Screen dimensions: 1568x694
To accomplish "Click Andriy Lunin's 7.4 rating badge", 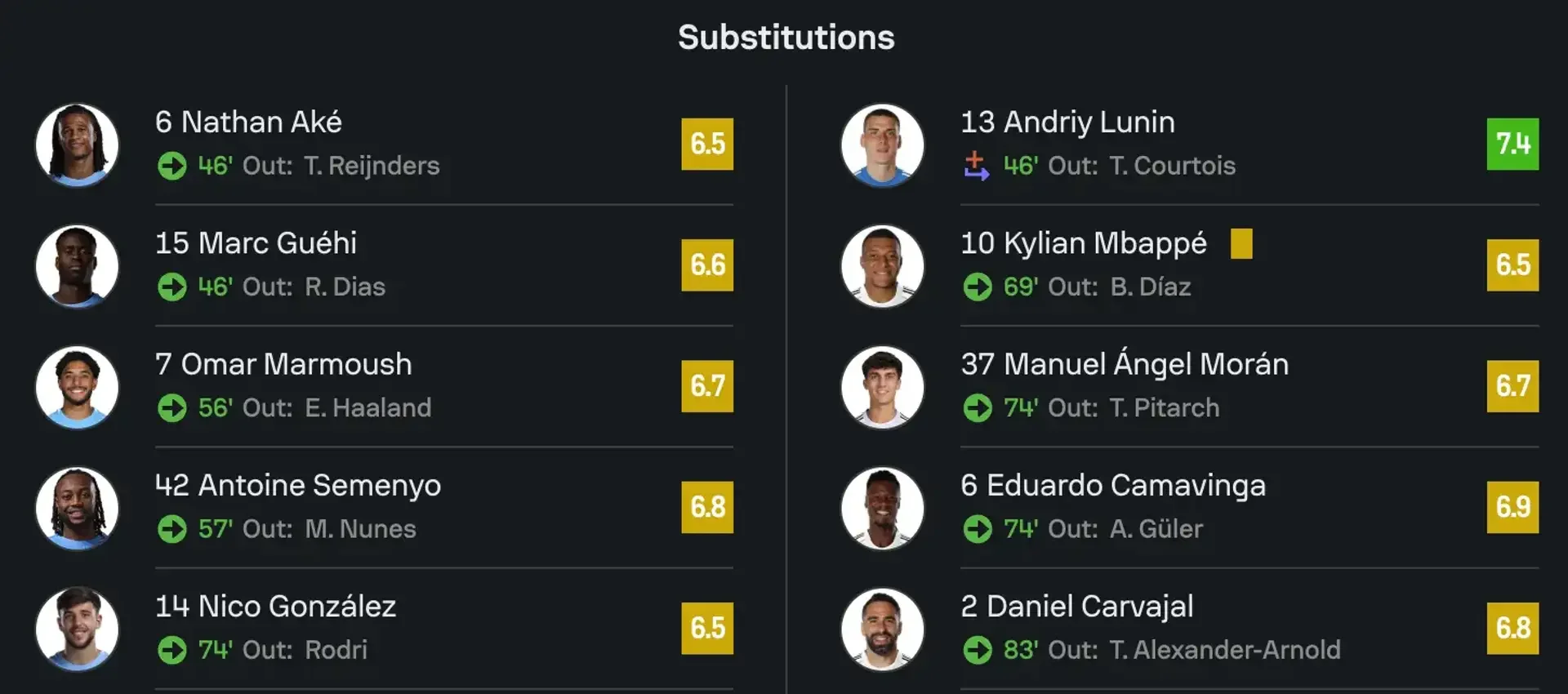I will (1512, 145).
